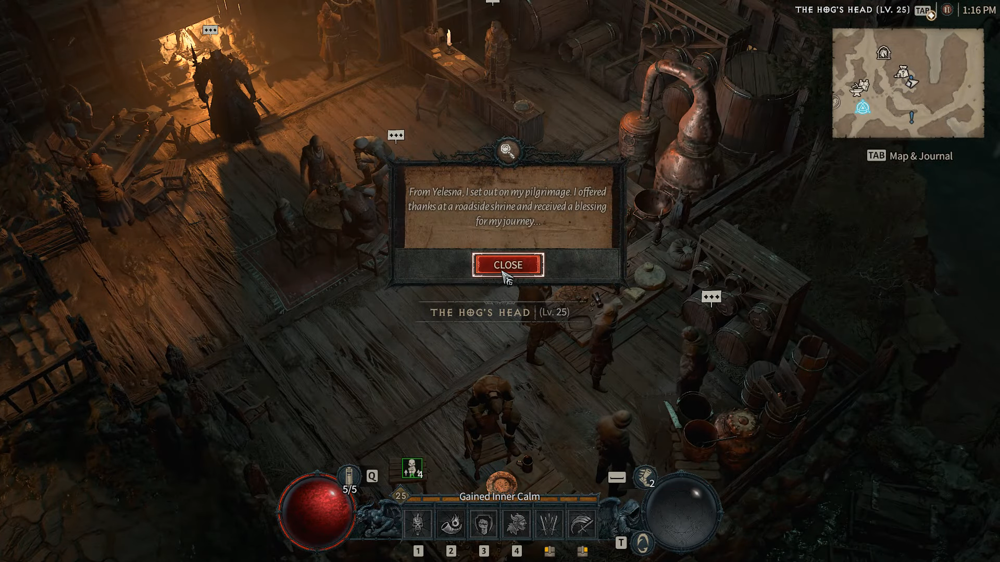The image size is (1000, 562).
Task: Use the scythe slash skill slot
Action: click(582, 523)
